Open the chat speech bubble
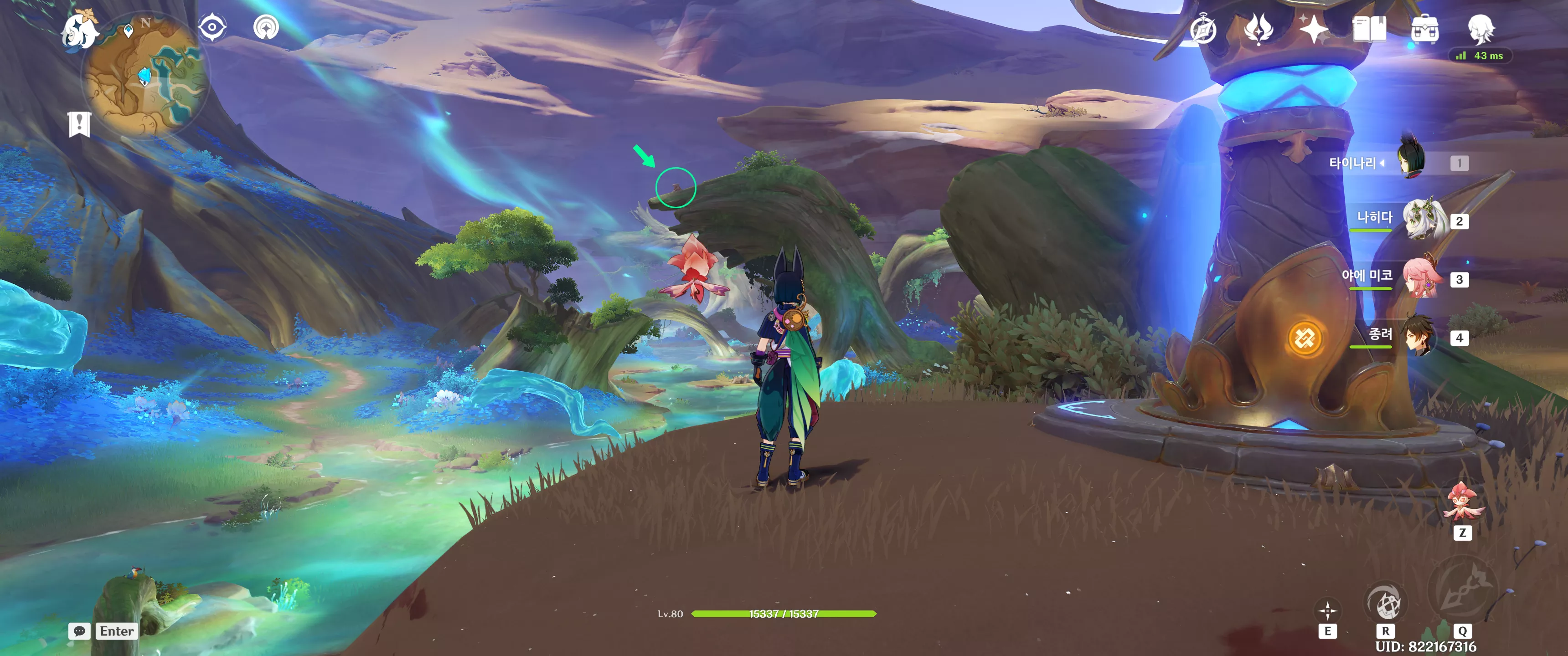 (x=79, y=631)
